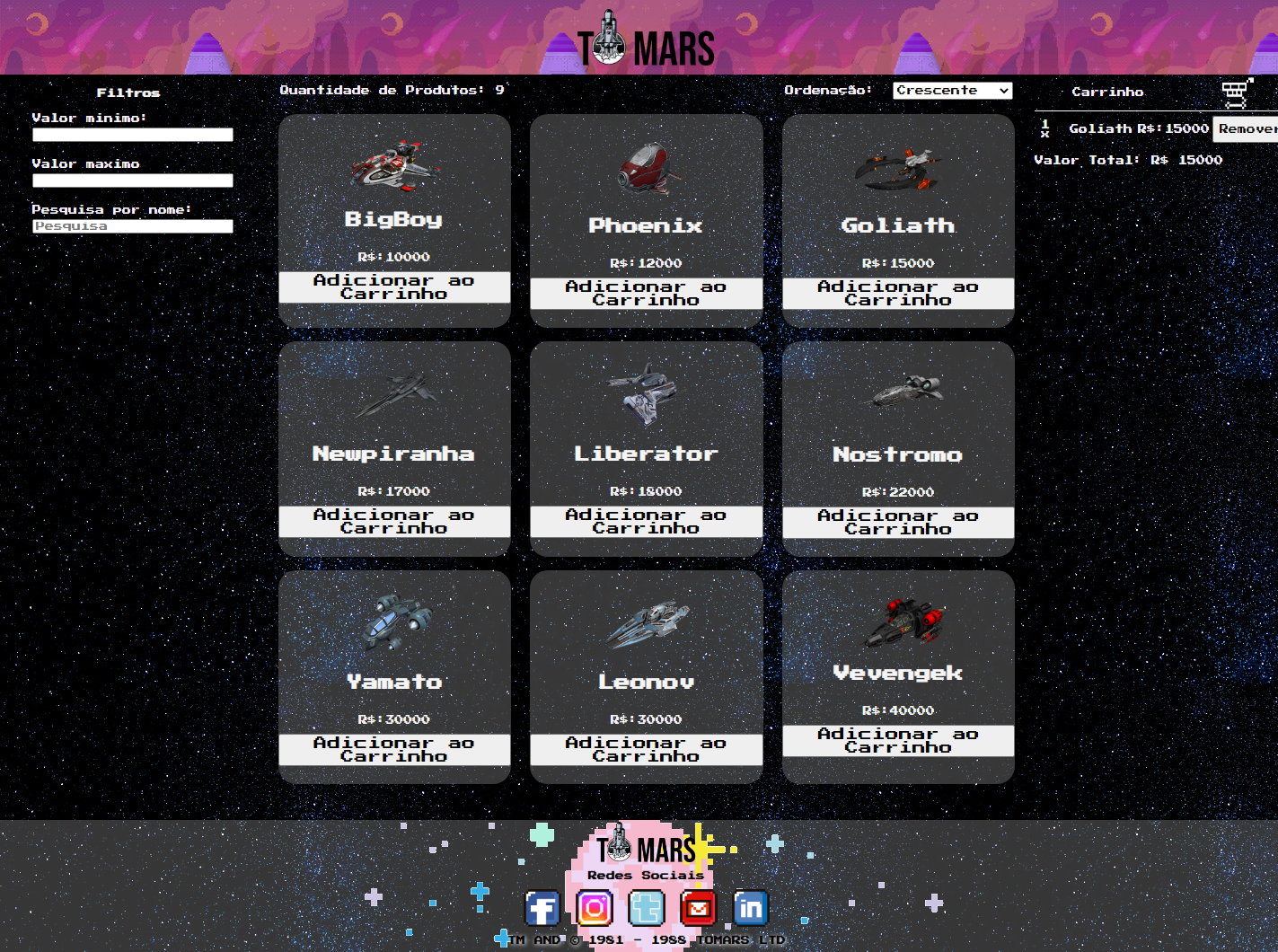Open the Instagram icon in footer

[x=594, y=909]
